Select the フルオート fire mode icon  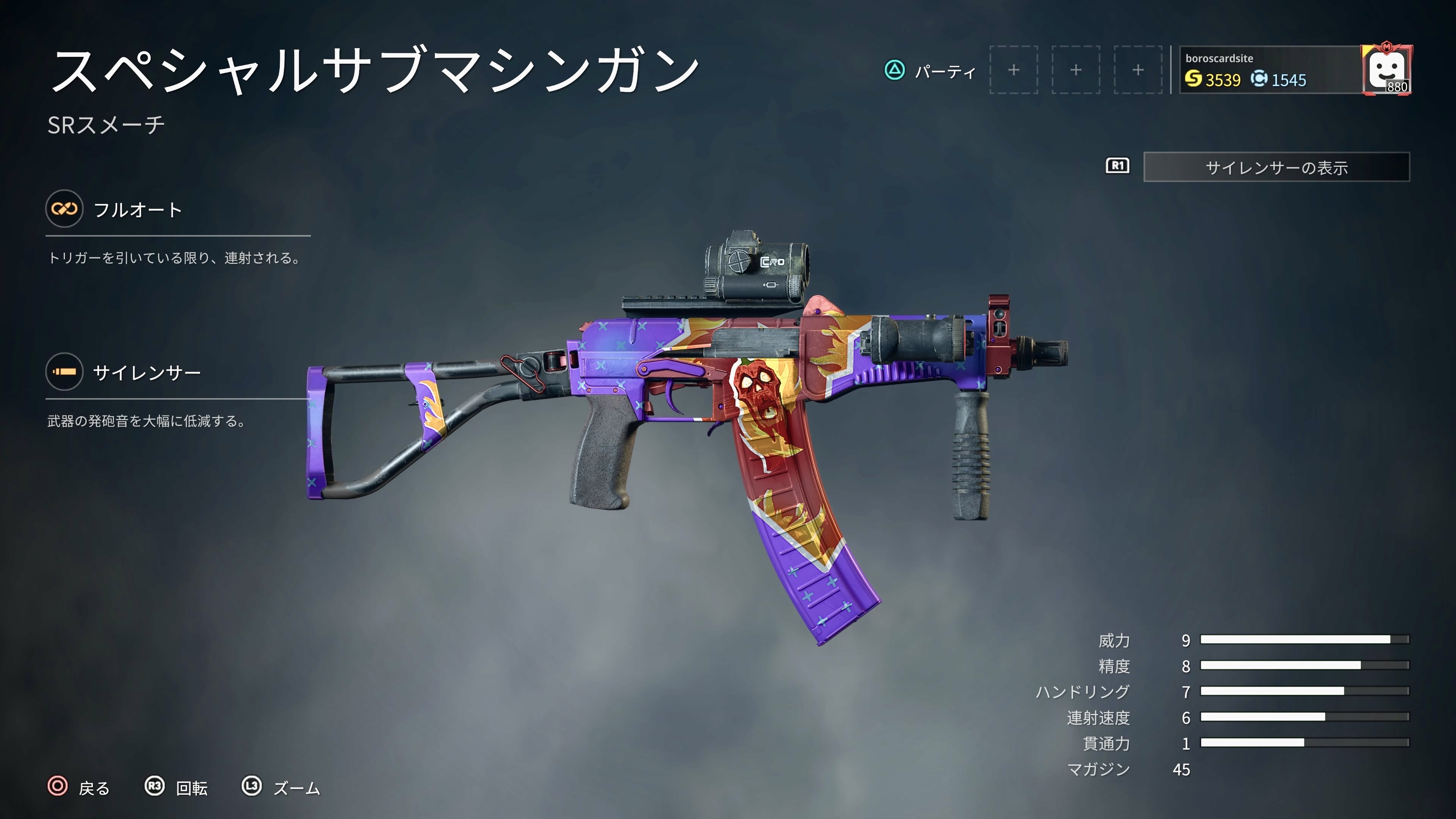[64, 209]
